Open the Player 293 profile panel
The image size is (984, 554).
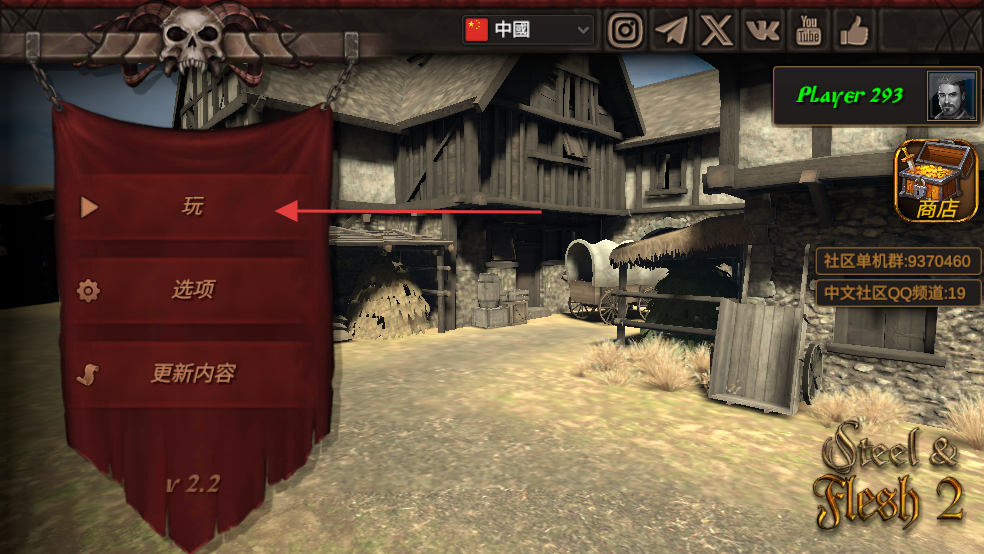pyautogui.click(x=850, y=96)
